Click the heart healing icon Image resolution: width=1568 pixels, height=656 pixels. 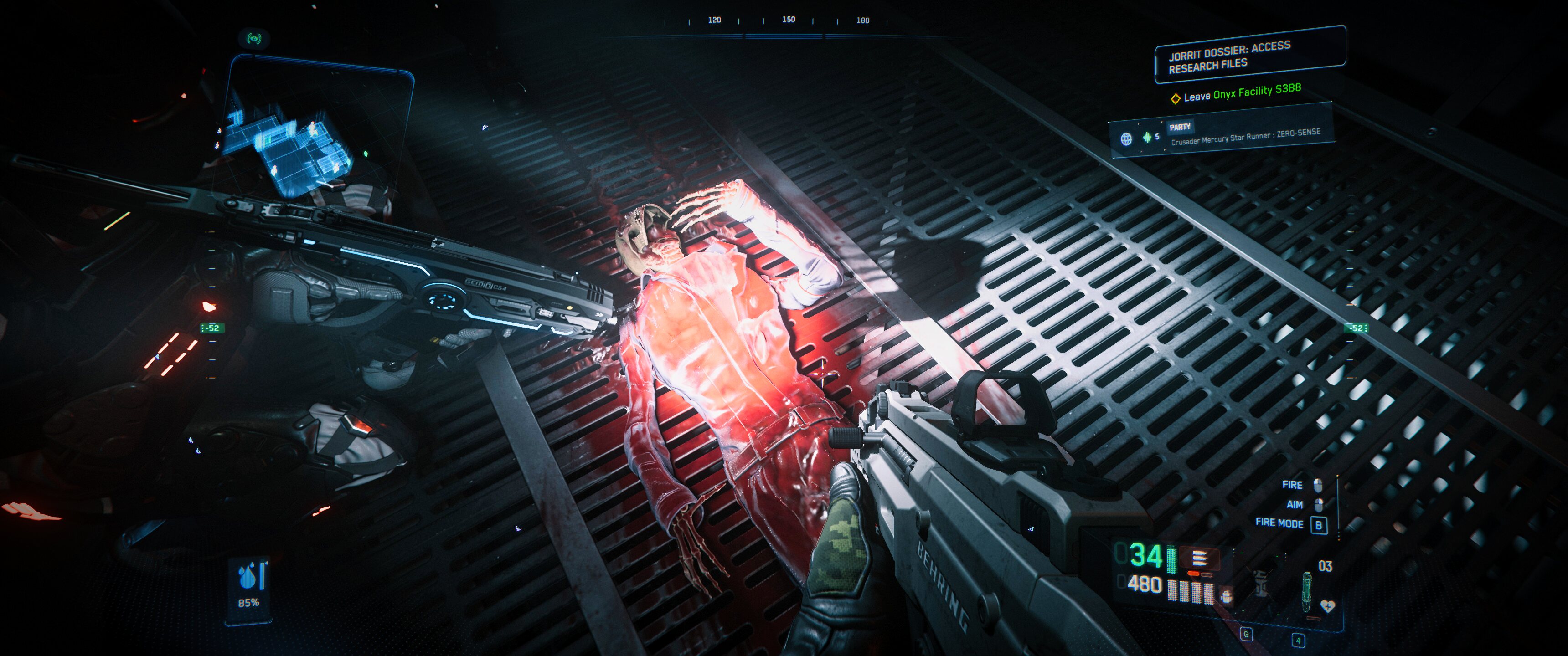click(1328, 606)
